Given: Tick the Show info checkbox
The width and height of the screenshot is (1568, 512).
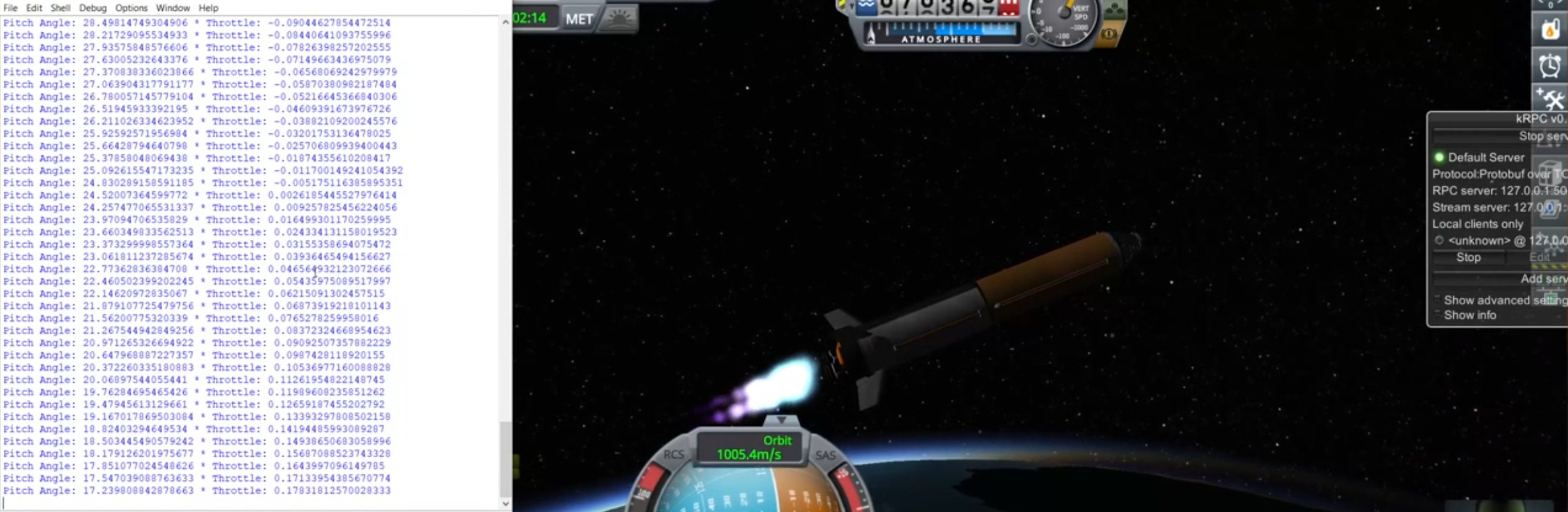Looking at the screenshot, I should 1438,315.
